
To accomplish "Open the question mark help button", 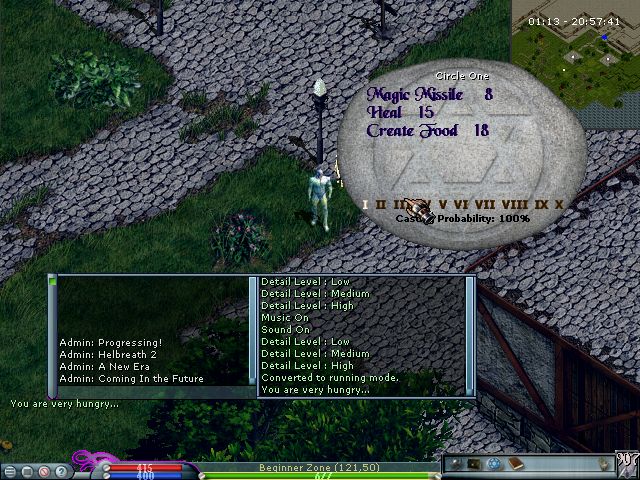I will tap(60, 470).
